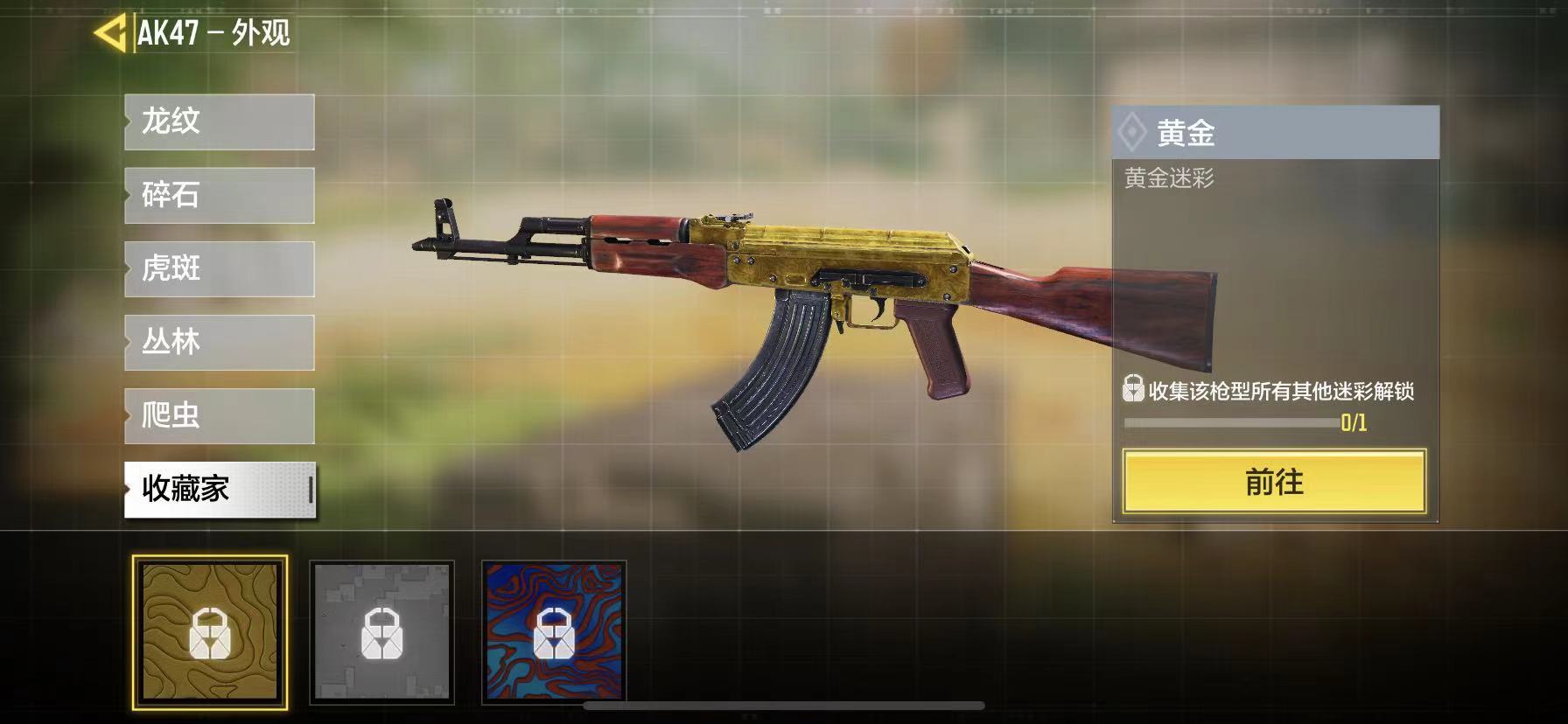Switch to the 碎石 camo category
This screenshot has height=724, width=1568.
pyautogui.click(x=220, y=195)
